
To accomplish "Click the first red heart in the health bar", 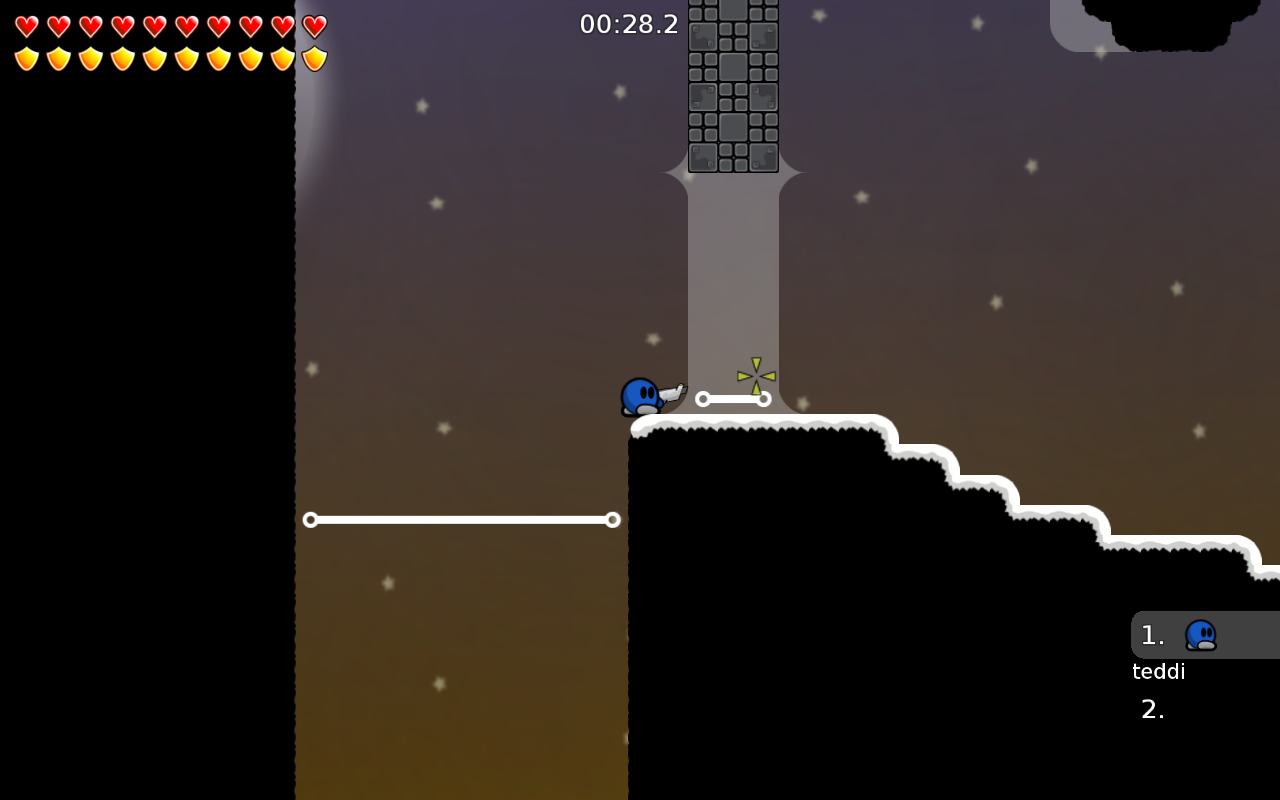I will (27, 27).
